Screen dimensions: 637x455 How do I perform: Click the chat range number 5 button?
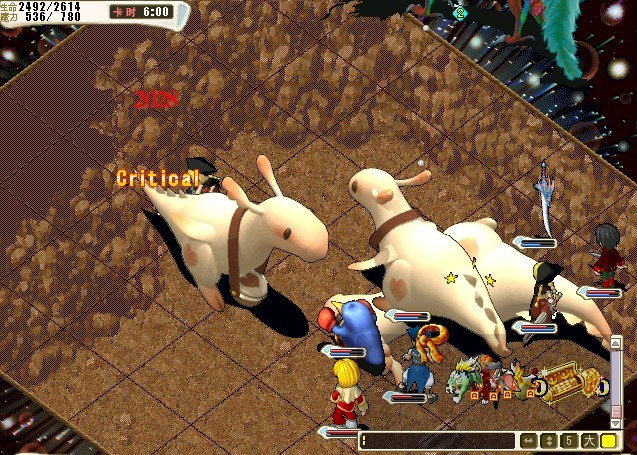pos(568,440)
